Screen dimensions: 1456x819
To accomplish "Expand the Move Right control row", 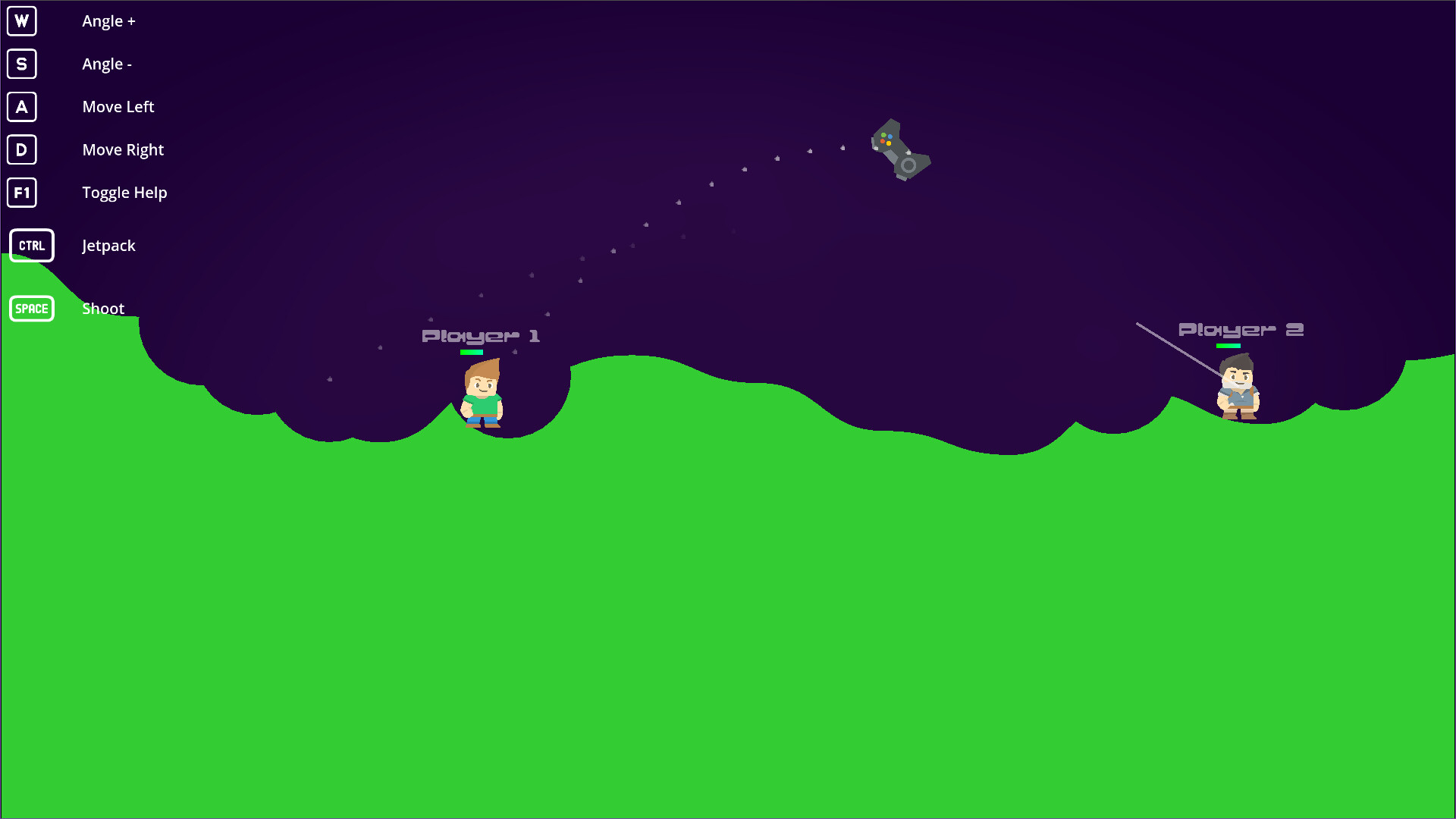I will click(123, 149).
